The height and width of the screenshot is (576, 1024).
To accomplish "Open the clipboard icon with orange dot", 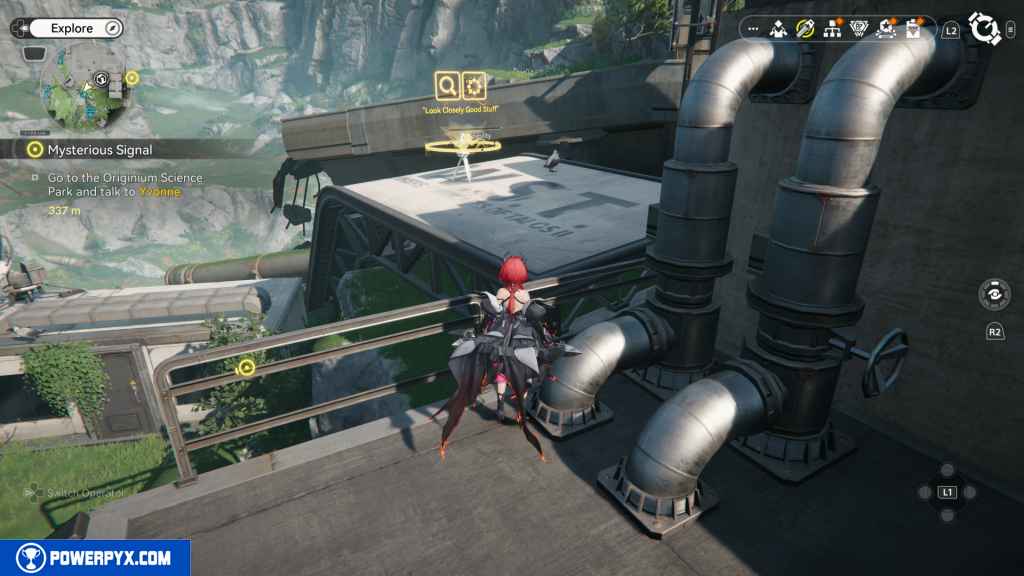I will coord(912,29).
